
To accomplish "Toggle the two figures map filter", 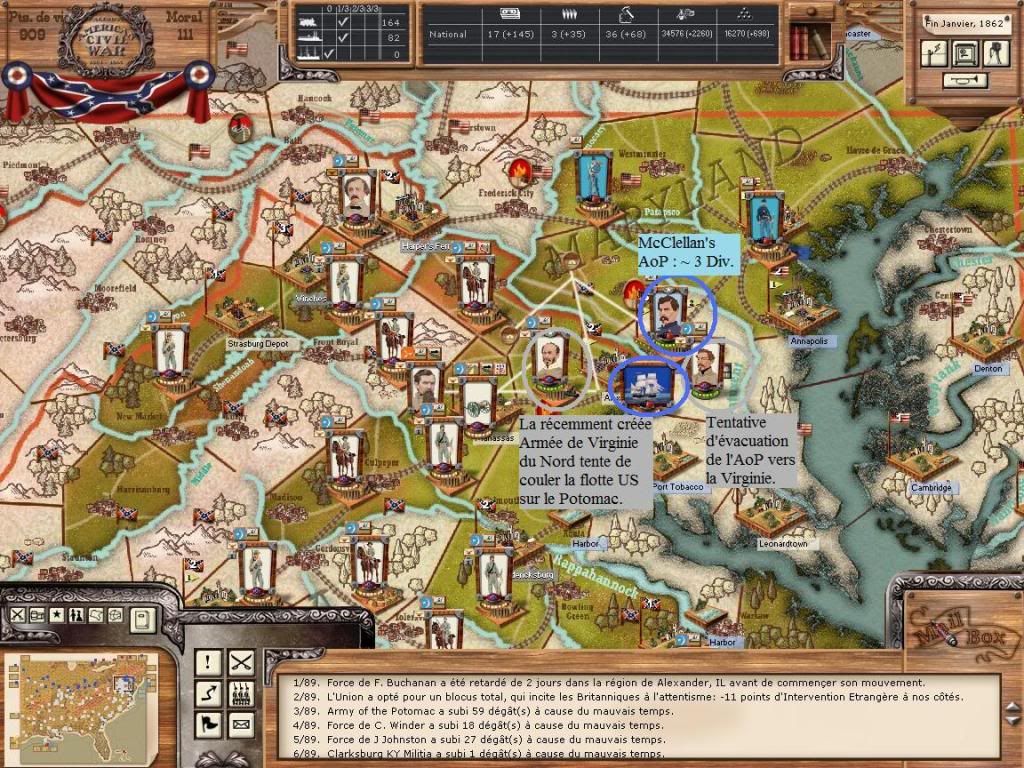I will coord(77,613).
